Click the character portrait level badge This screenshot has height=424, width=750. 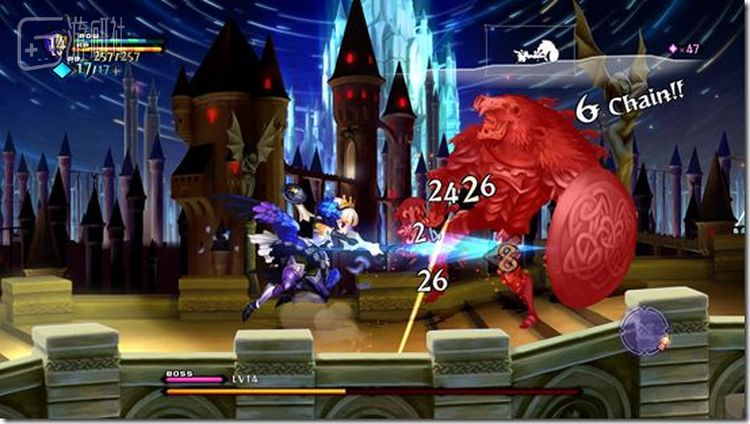point(60,43)
